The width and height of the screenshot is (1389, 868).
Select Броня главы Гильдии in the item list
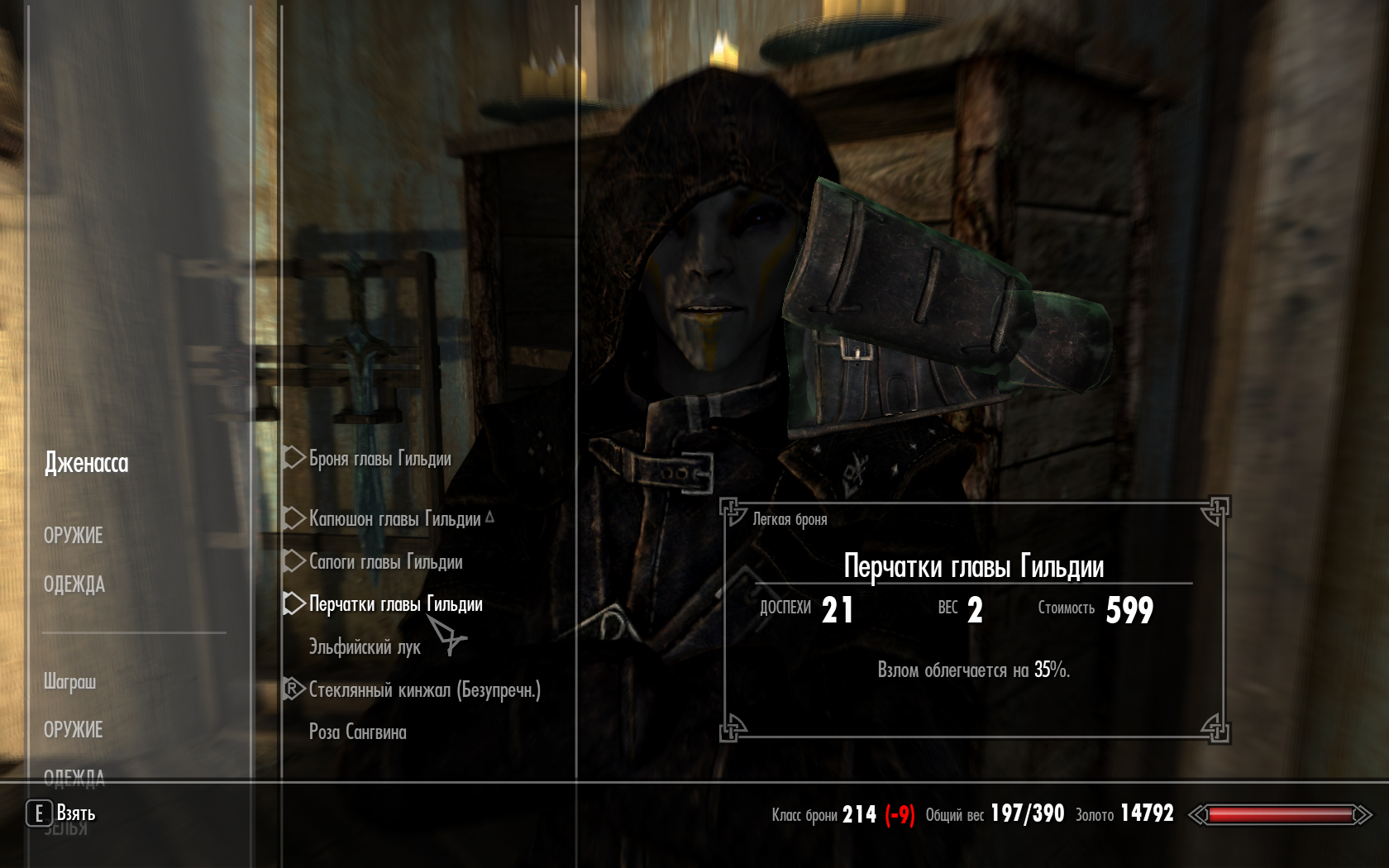click(379, 459)
